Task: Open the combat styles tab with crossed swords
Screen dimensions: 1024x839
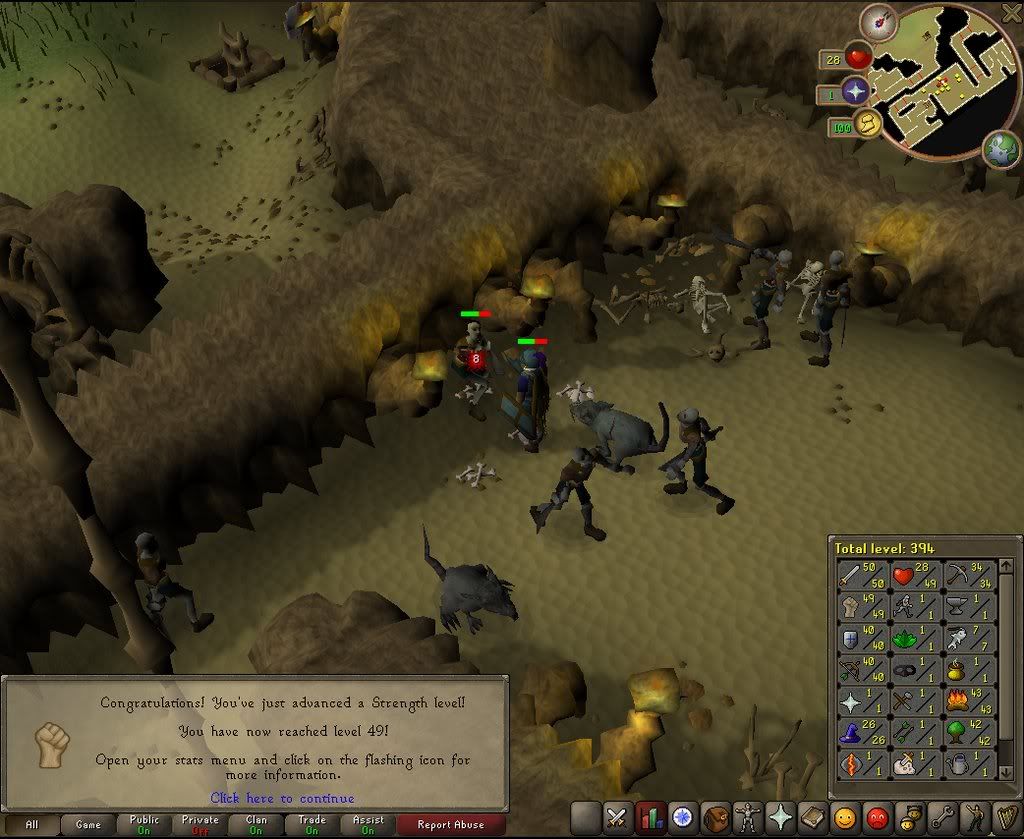Action: (x=617, y=817)
